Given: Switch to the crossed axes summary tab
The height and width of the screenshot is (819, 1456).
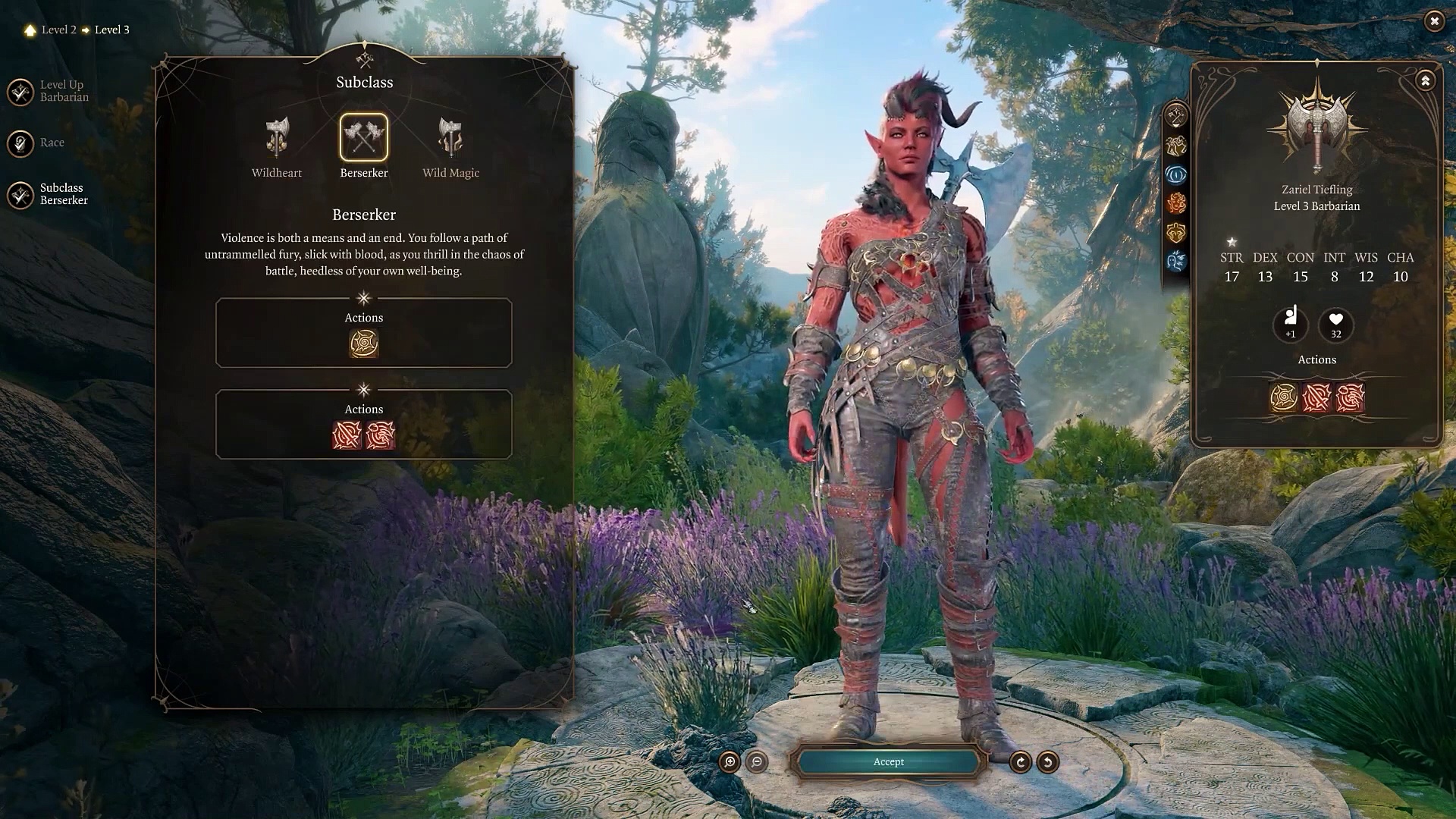Looking at the screenshot, I should point(1176,116).
